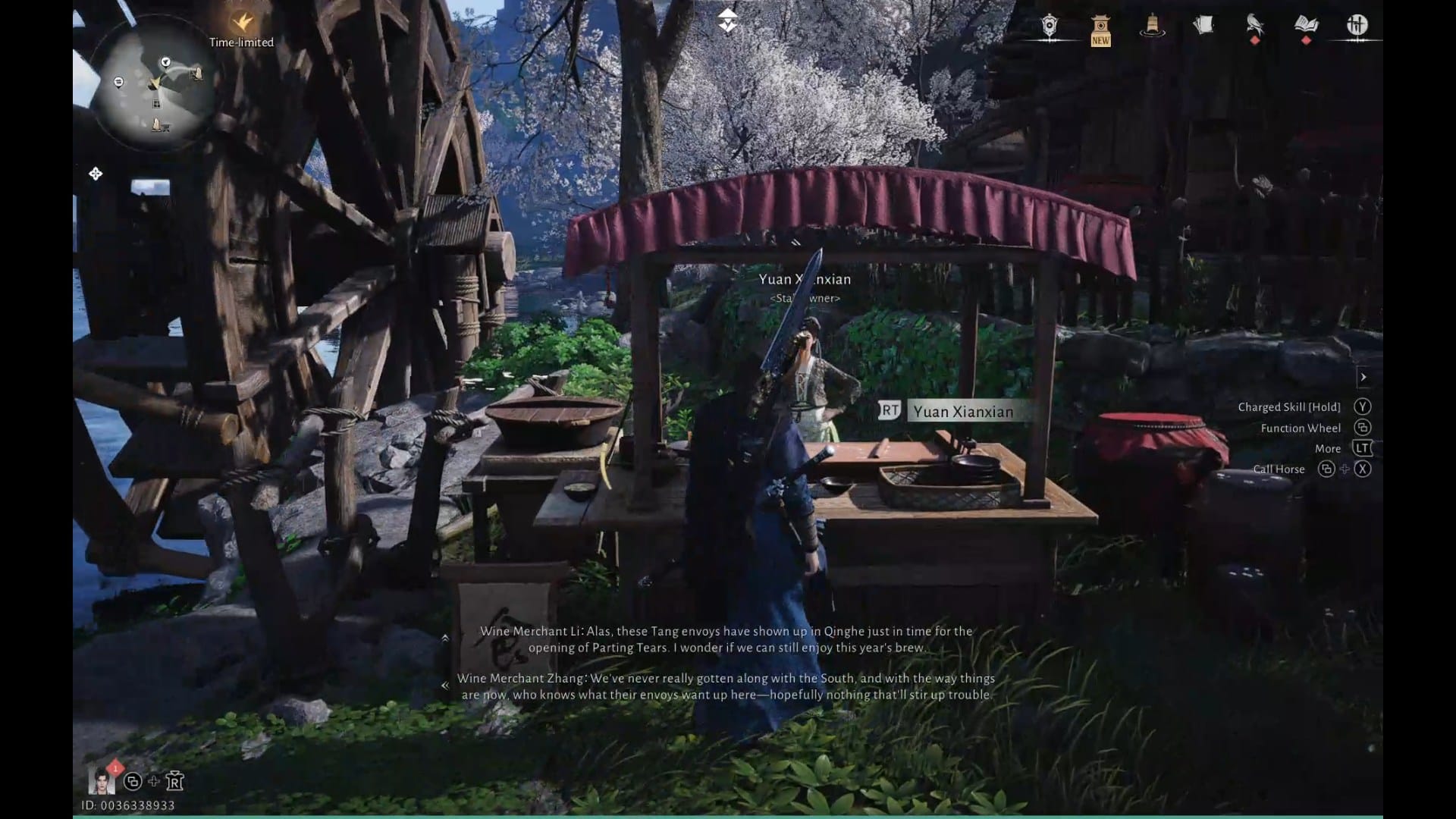Open the bird icon in top bar

1254,27
